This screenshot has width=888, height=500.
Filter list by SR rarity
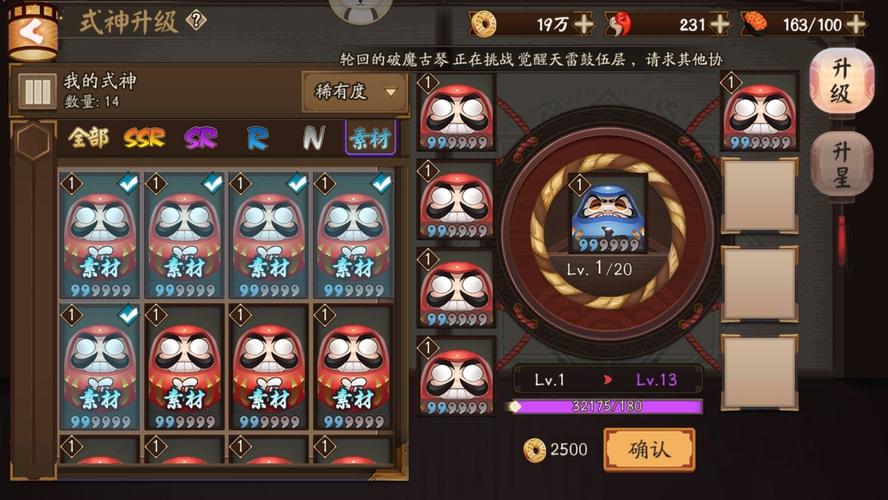pyautogui.click(x=200, y=138)
